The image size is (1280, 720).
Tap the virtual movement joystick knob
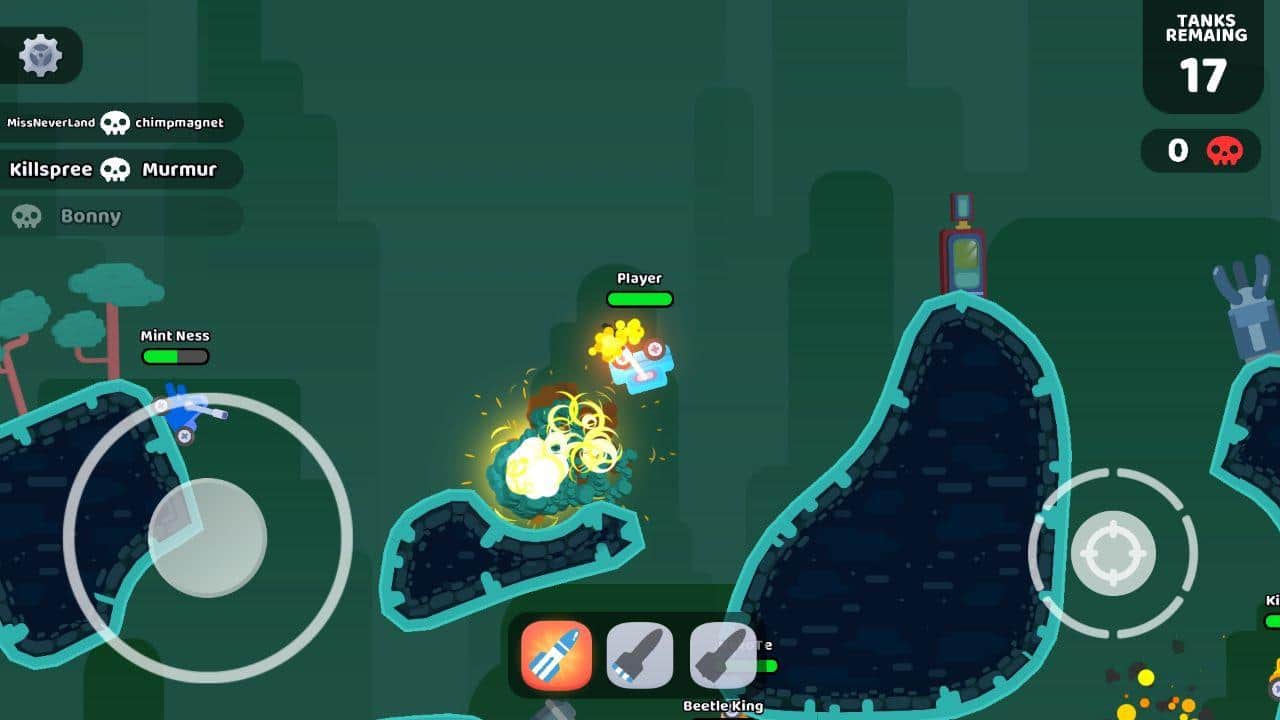(208, 537)
